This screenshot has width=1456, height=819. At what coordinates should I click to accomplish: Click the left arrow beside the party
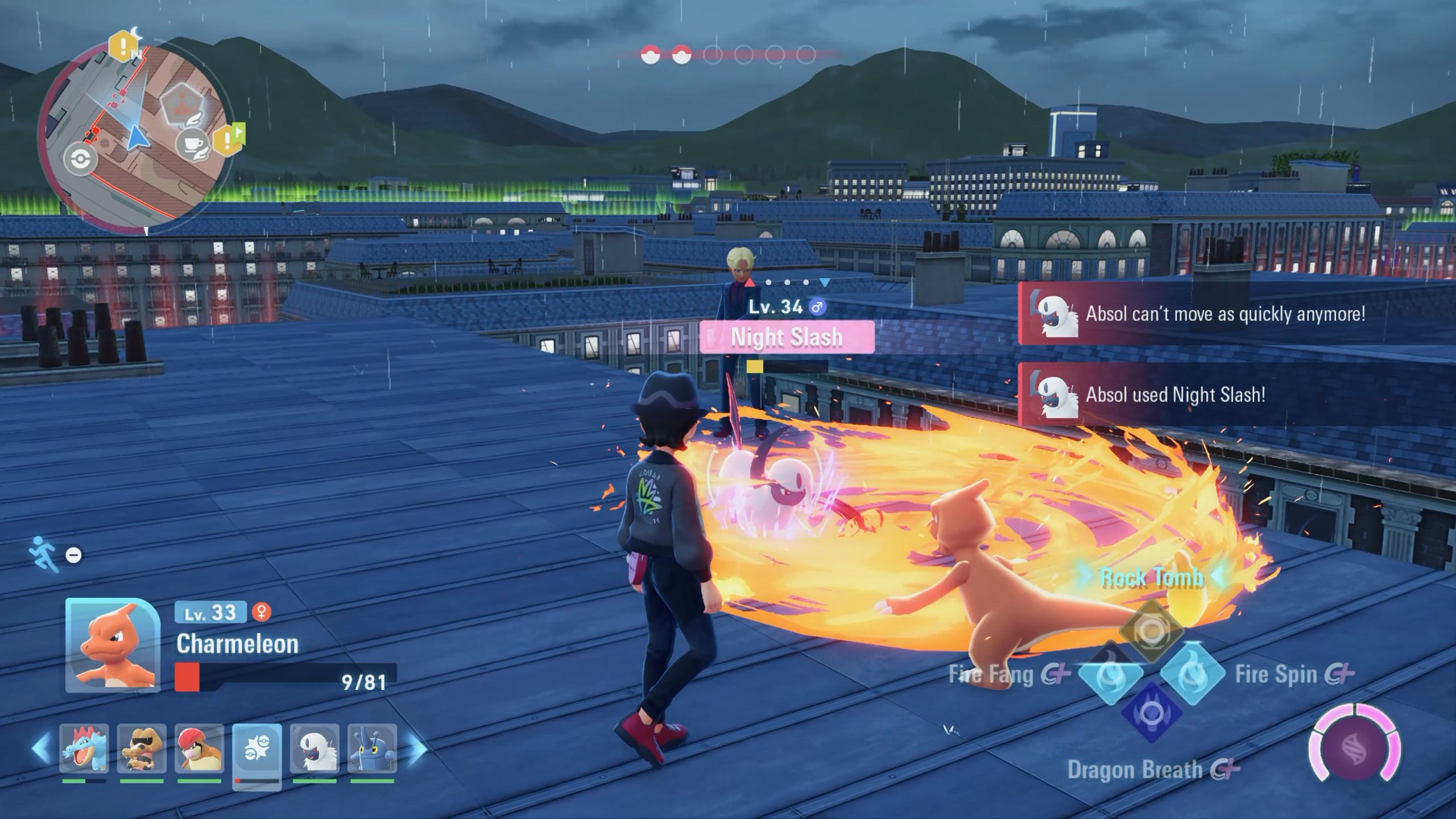pos(41,748)
